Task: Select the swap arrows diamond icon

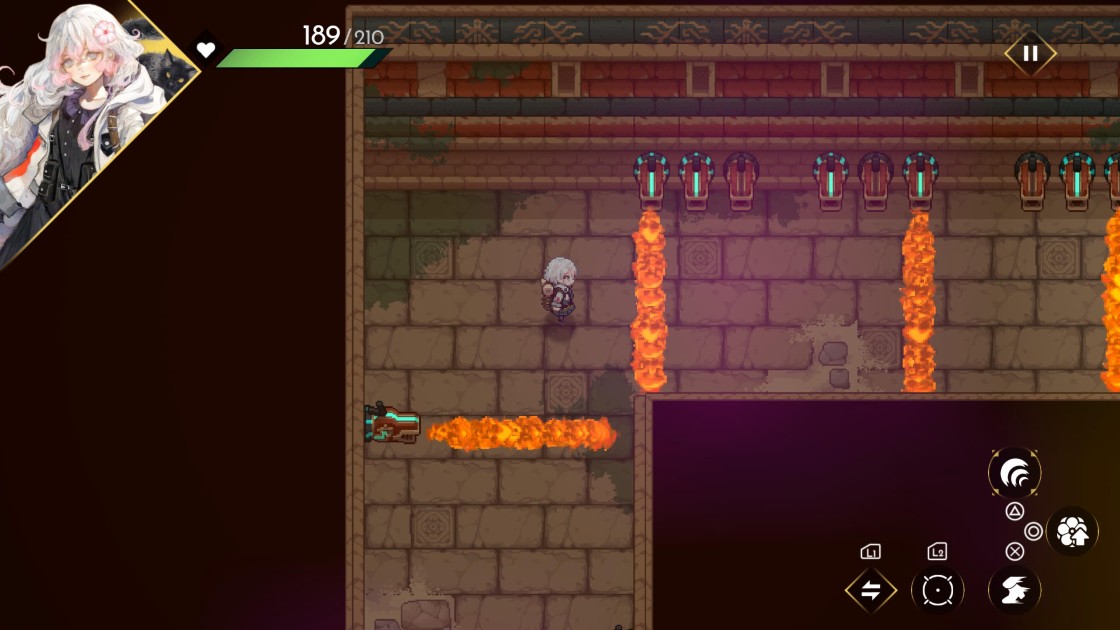Action: [870, 591]
